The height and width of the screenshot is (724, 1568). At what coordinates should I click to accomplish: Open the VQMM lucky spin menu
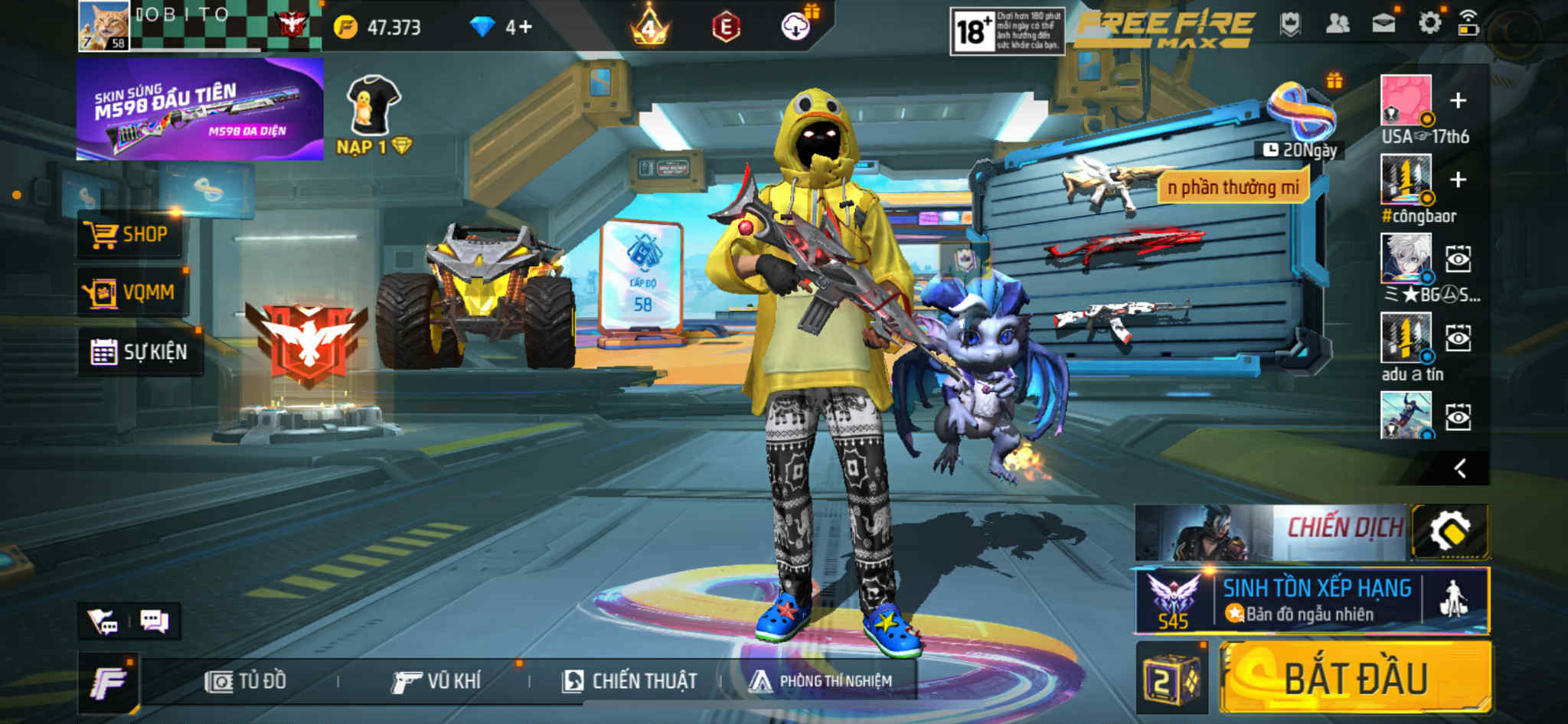coord(130,292)
